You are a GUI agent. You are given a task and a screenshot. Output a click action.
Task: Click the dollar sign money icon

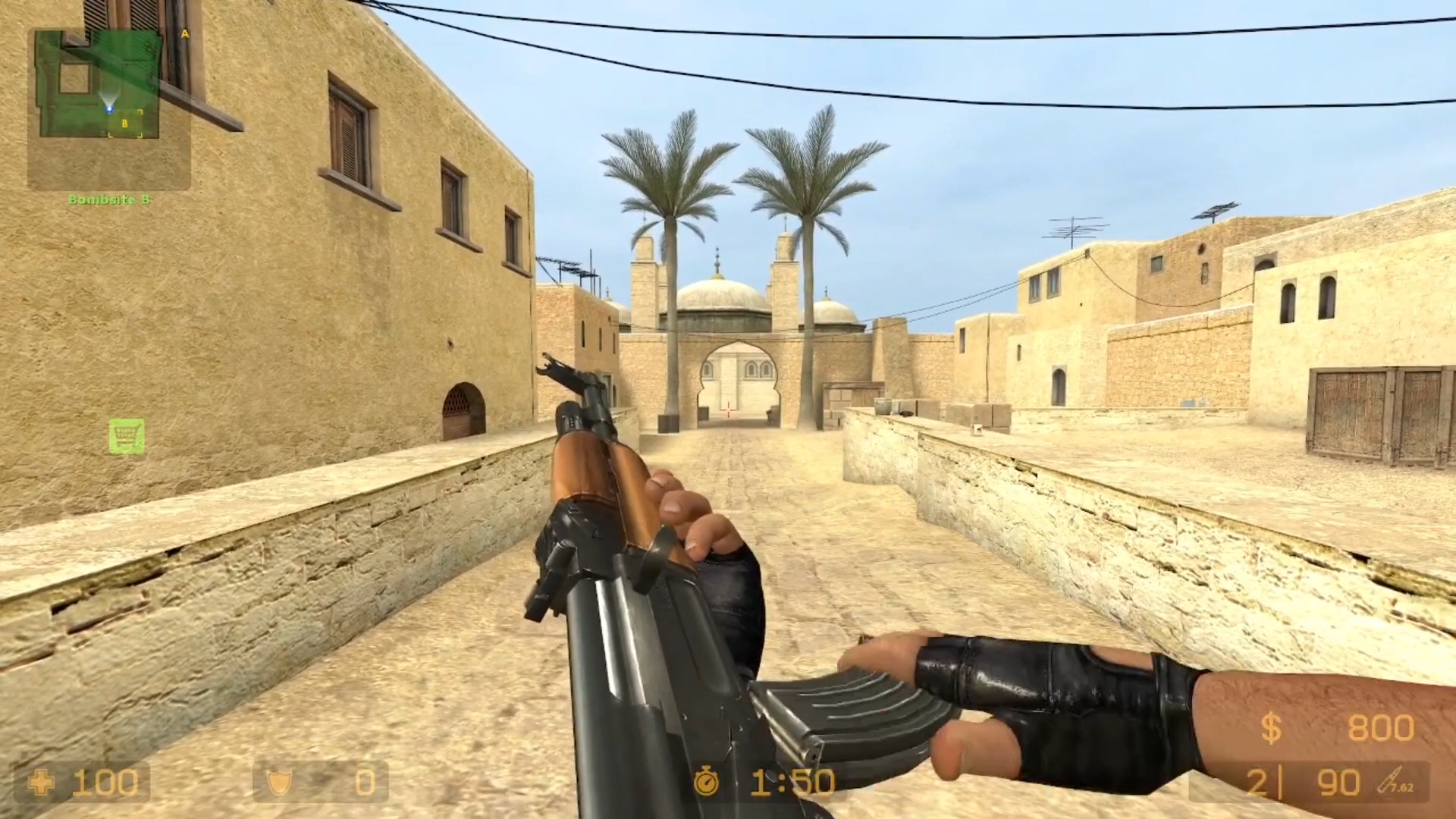[x=1273, y=729]
